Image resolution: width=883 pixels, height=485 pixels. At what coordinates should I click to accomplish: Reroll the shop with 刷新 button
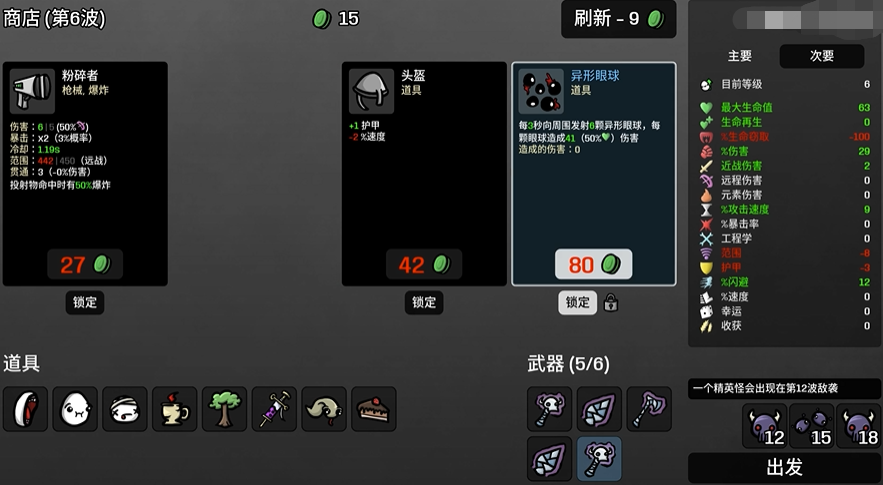pos(618,19)
